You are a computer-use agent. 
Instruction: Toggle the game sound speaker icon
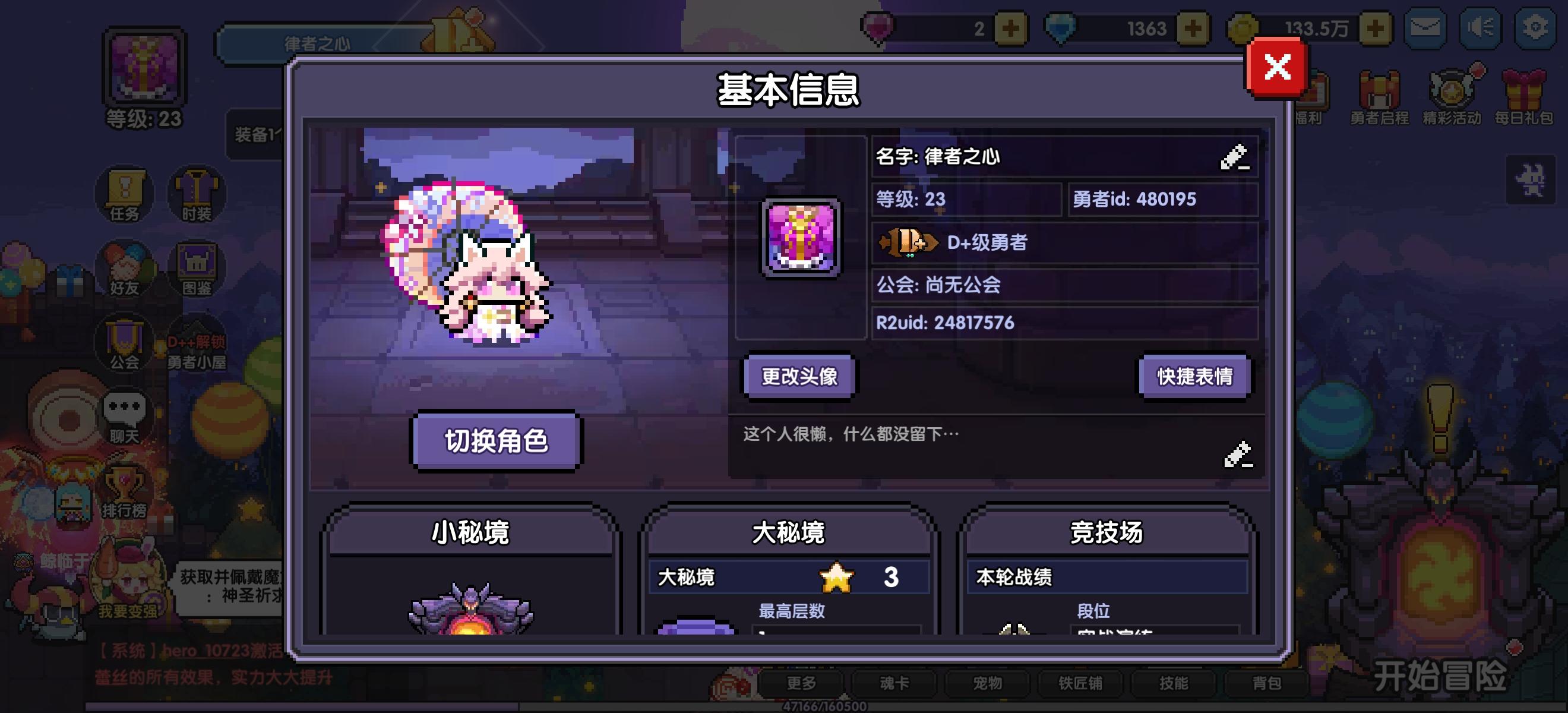pos(1480,27)
